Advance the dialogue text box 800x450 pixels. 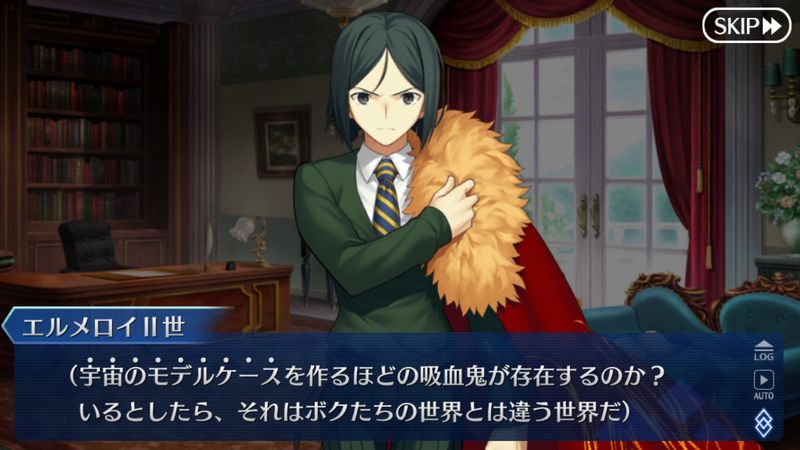pos(400,392)
